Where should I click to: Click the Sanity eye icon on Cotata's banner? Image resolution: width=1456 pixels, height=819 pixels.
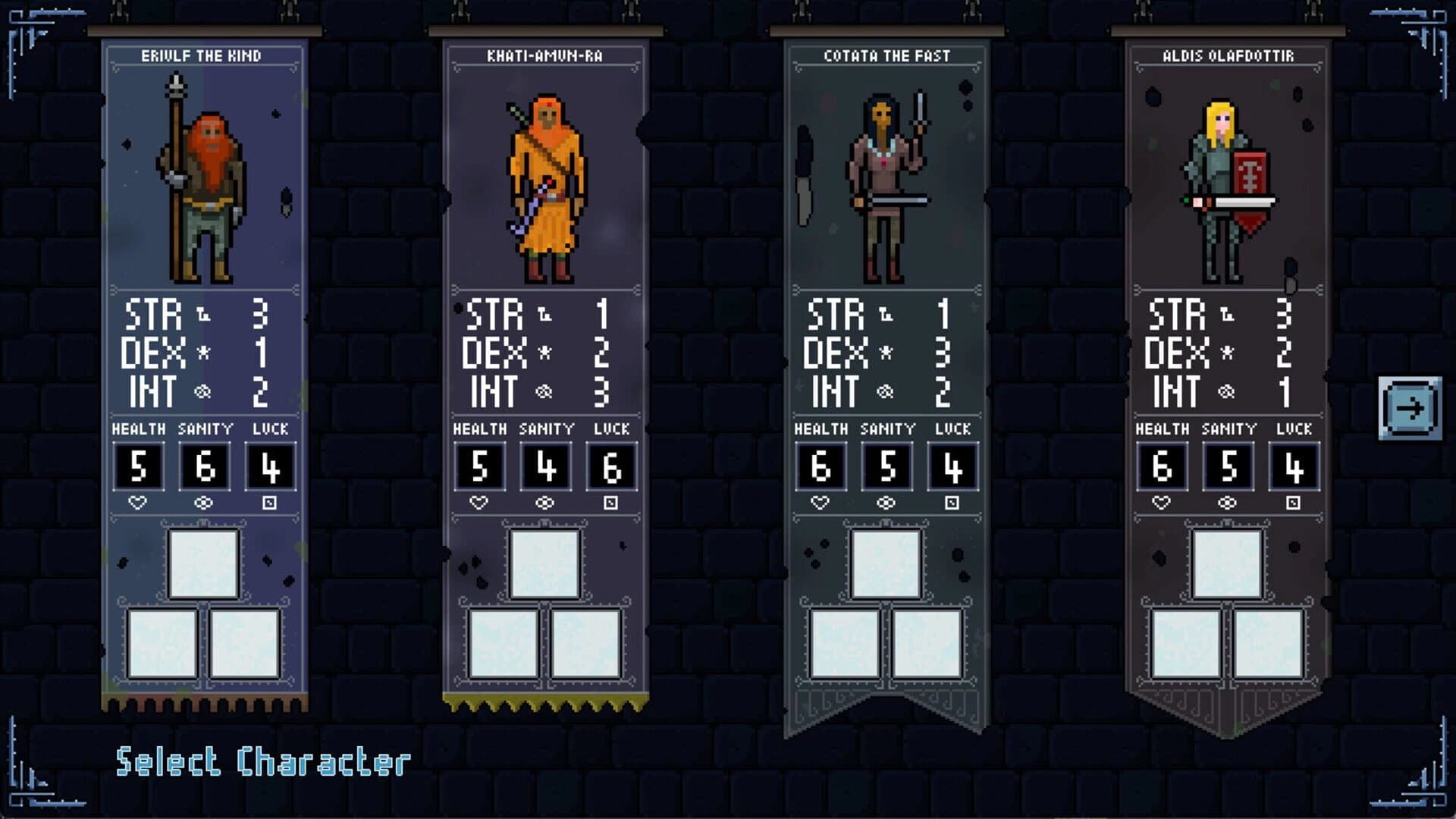[885, 500]
